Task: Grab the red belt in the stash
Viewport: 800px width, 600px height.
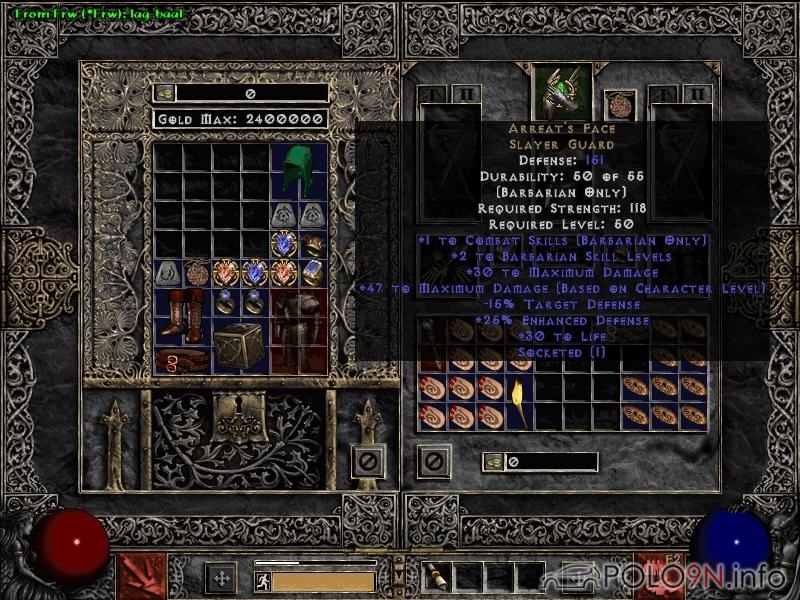Action: coord(184,360)
